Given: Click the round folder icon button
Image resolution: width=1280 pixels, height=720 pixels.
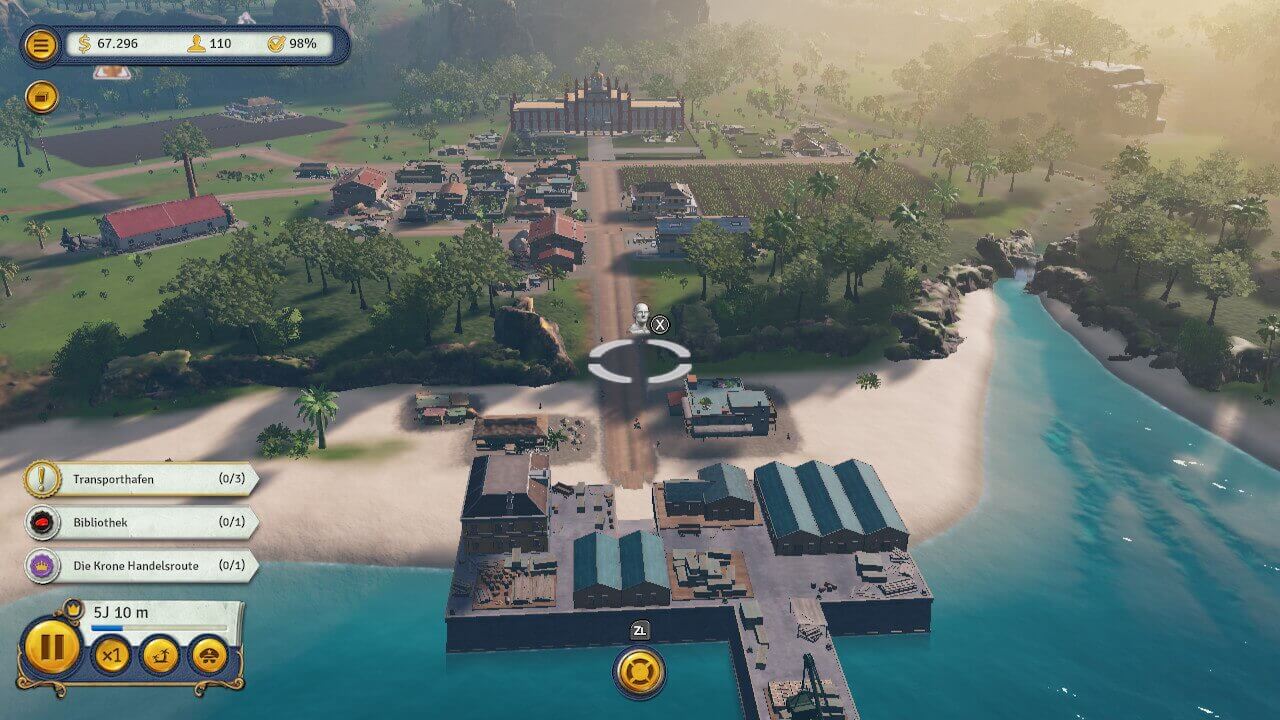Looking at the screenshot, I should 41,97.
